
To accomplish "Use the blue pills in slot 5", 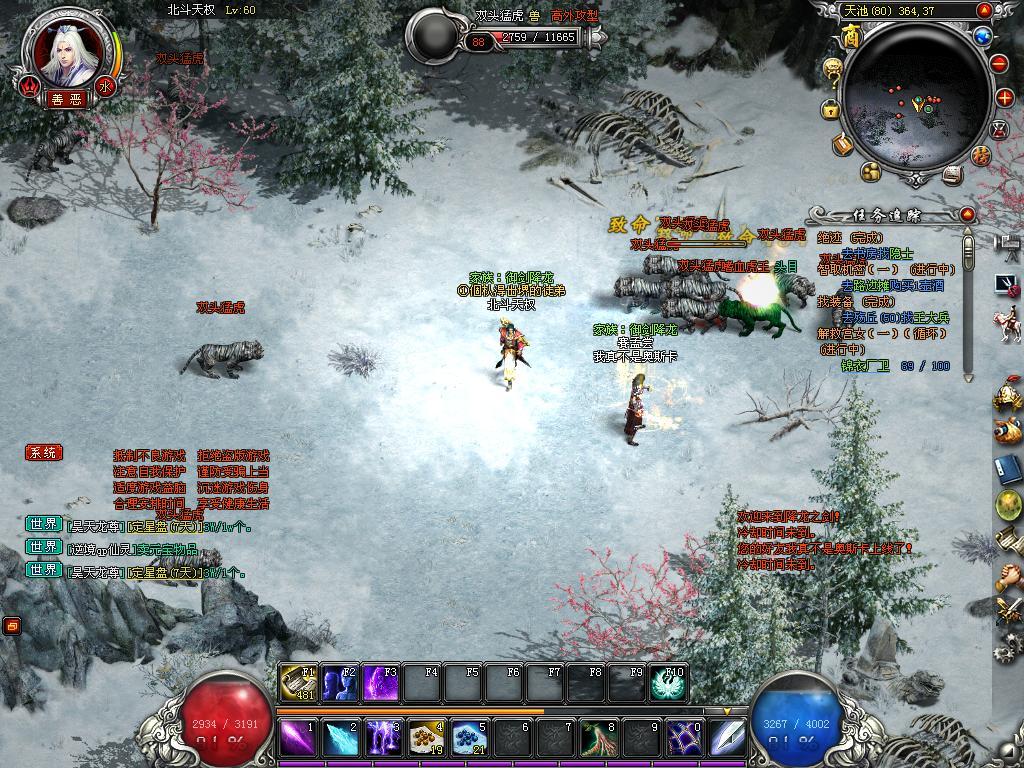I will point(469,739).
